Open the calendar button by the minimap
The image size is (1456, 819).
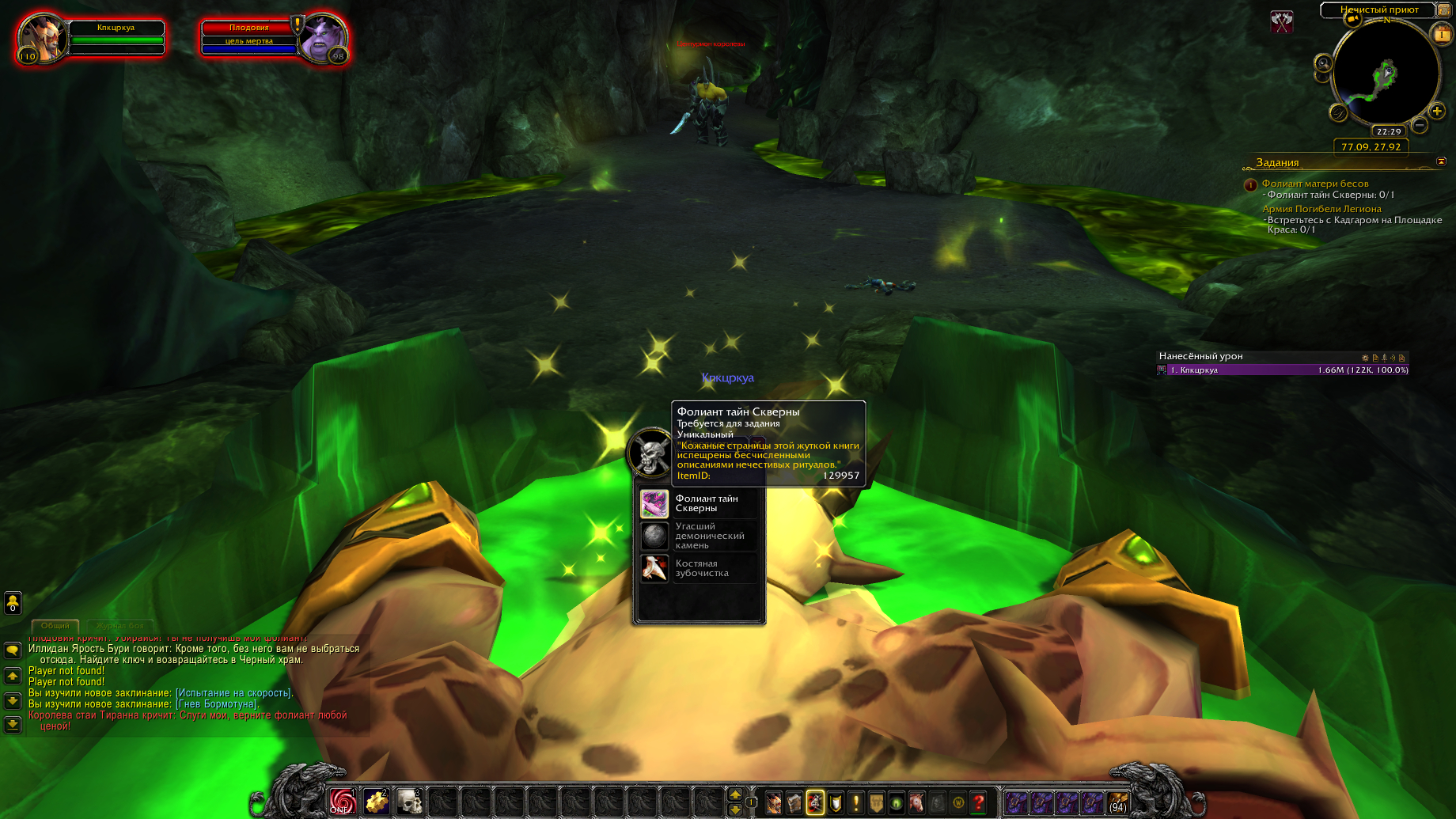click(x=1442, y=34)
